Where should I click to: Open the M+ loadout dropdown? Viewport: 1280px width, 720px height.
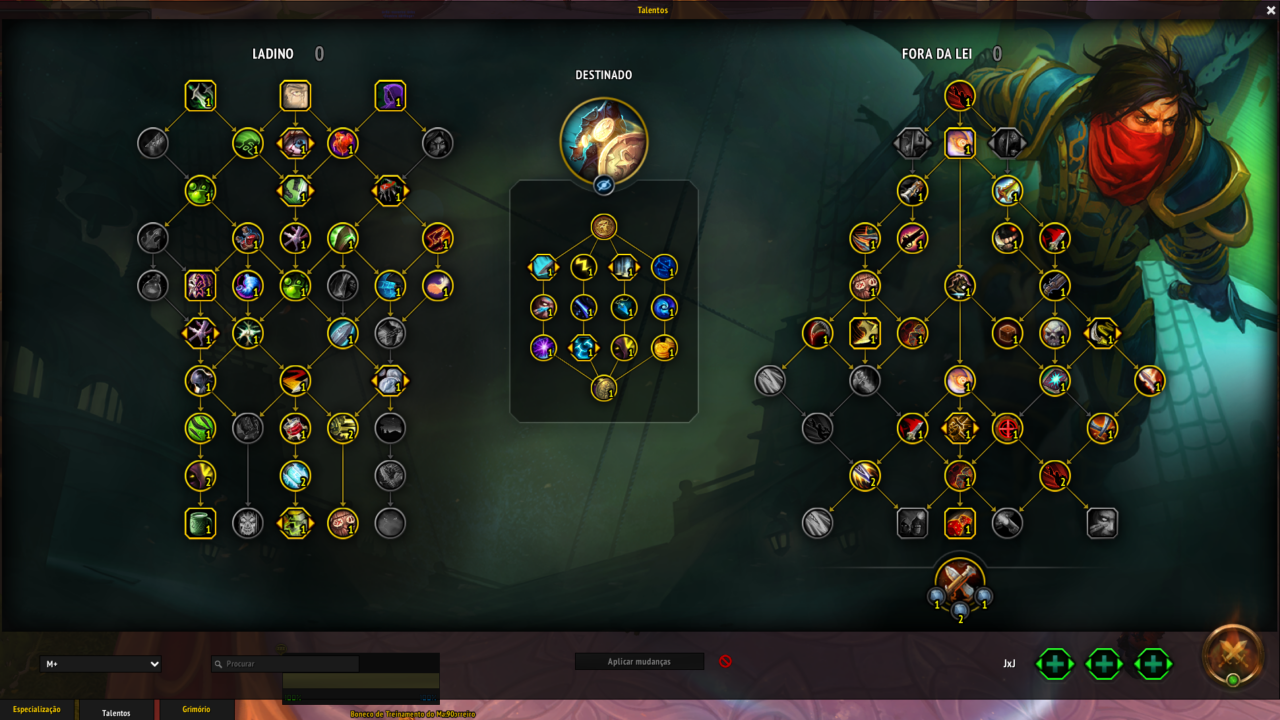[x=101, y=664]
